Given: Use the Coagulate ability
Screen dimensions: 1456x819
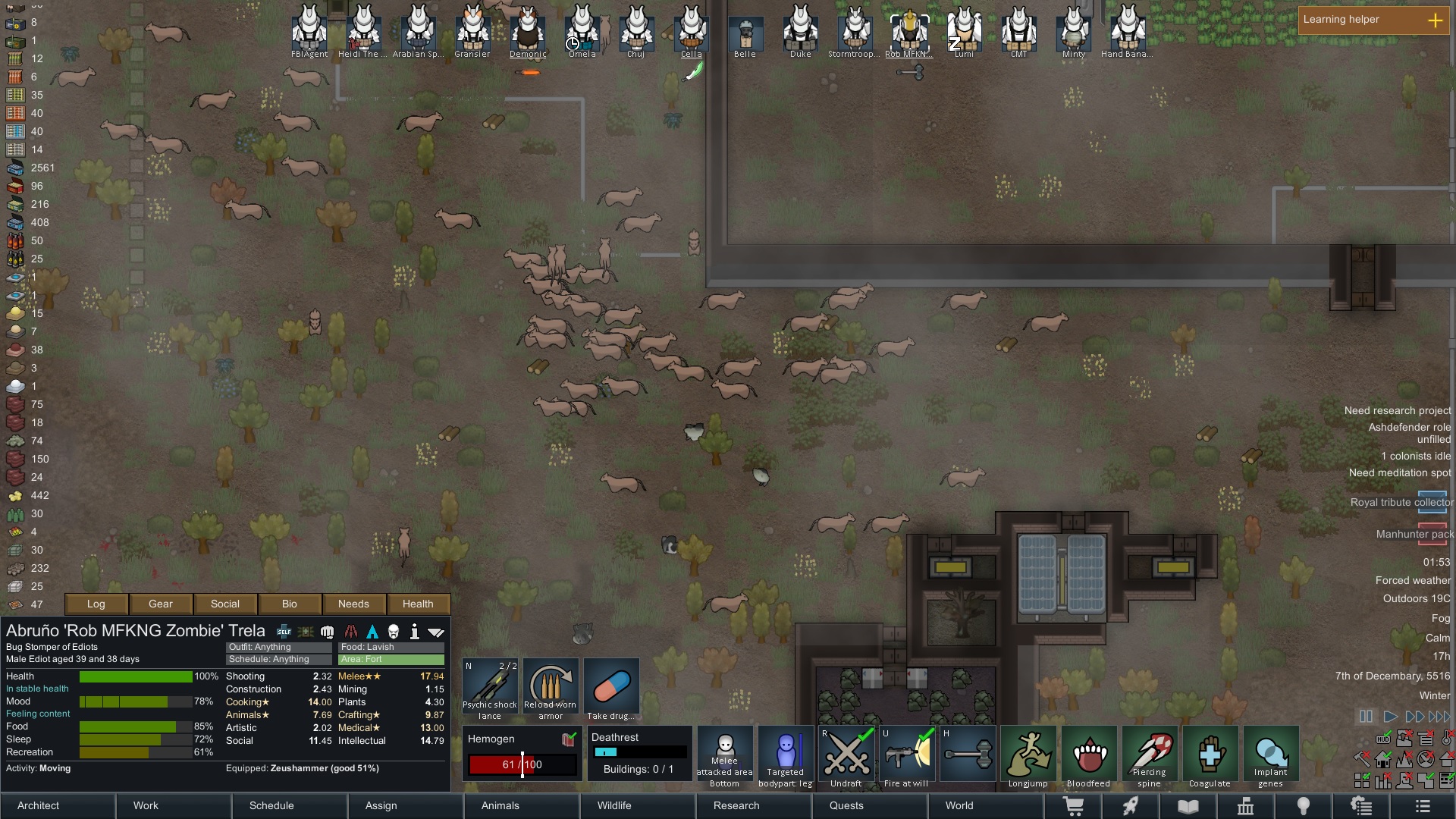Looking at the screenshot, I should 1210,755.
